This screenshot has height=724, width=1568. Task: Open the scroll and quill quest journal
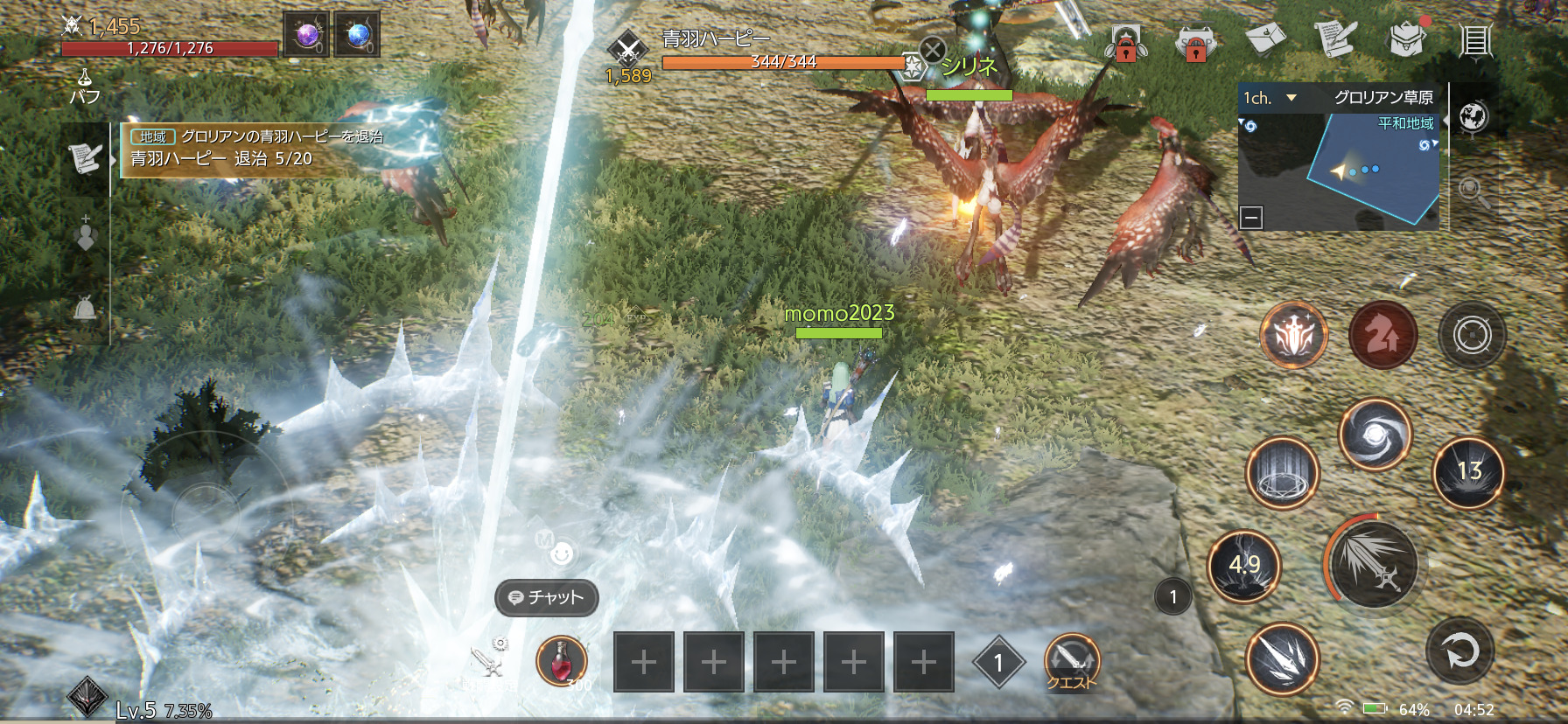pyautogui.click(x=1334, y=39)
